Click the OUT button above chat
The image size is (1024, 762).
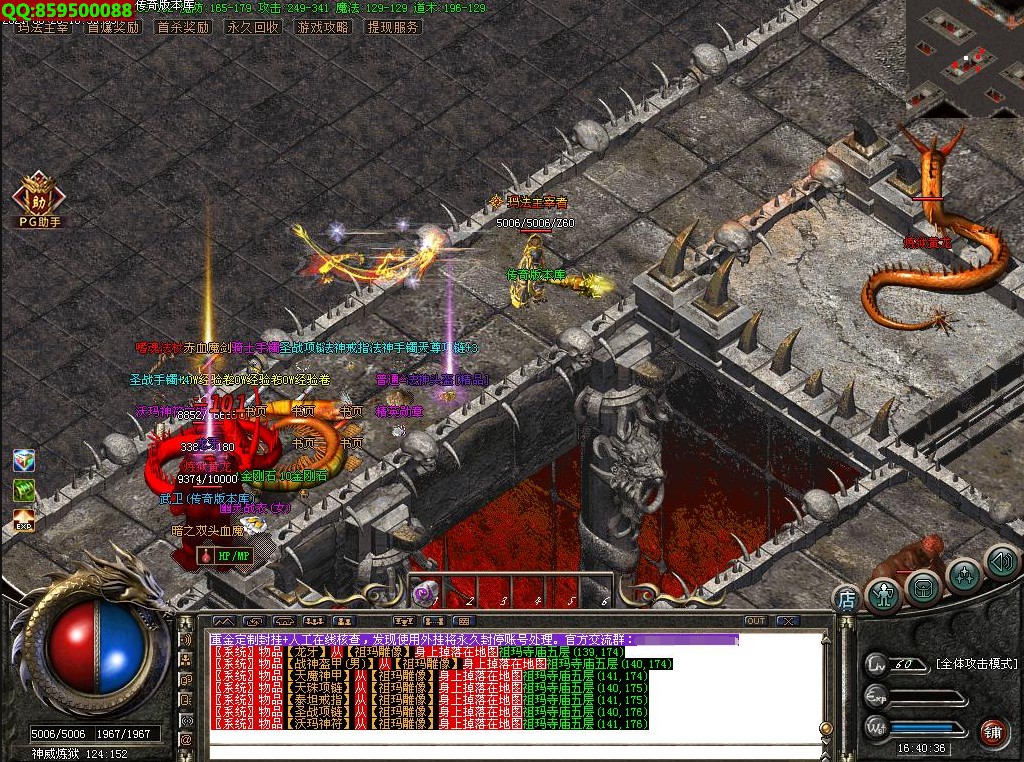click(x=756, y=621)
